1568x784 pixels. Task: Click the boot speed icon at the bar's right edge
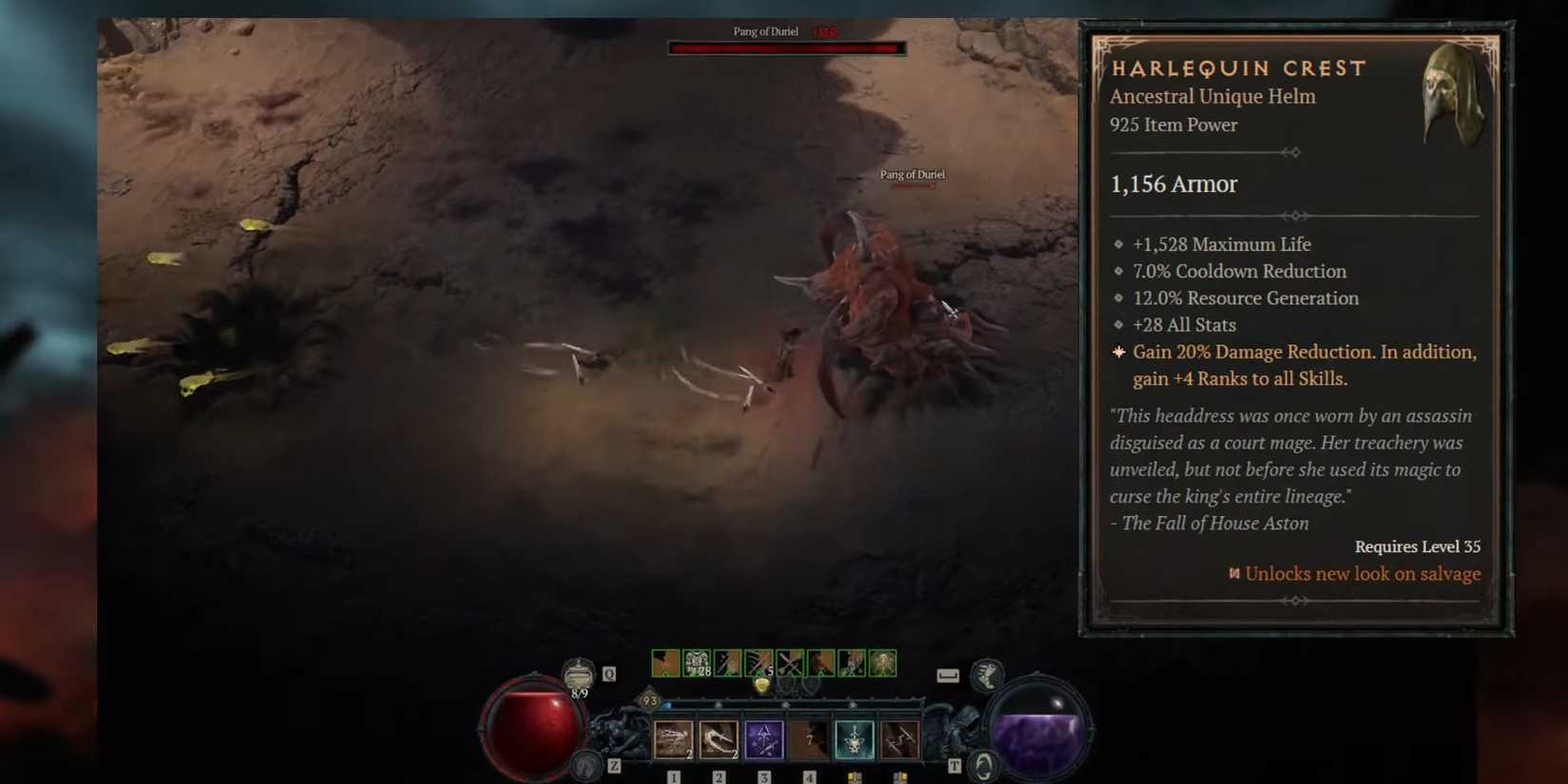[x=985, y=675]
